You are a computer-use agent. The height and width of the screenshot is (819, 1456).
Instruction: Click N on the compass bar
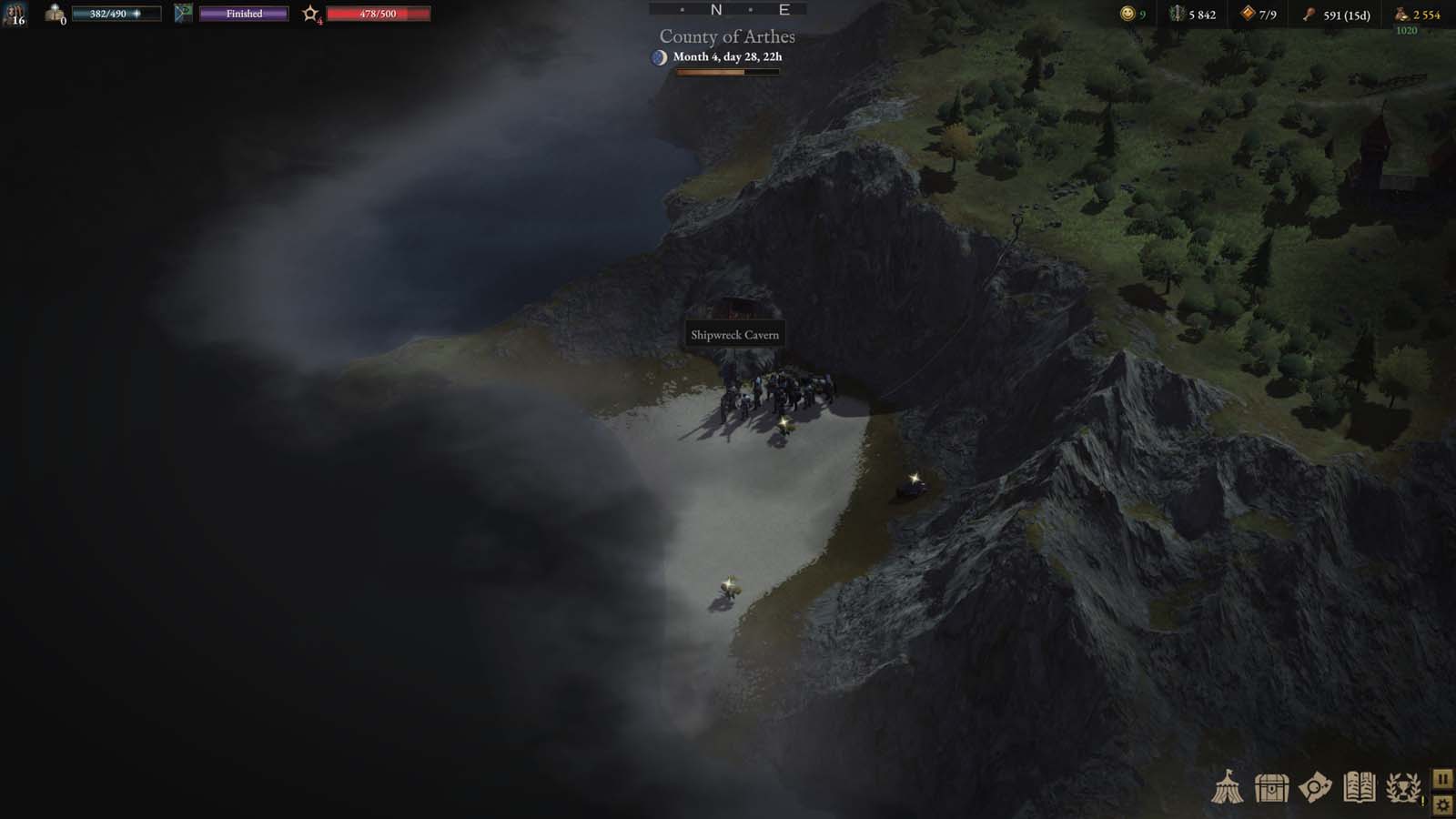tap(716, 10)
